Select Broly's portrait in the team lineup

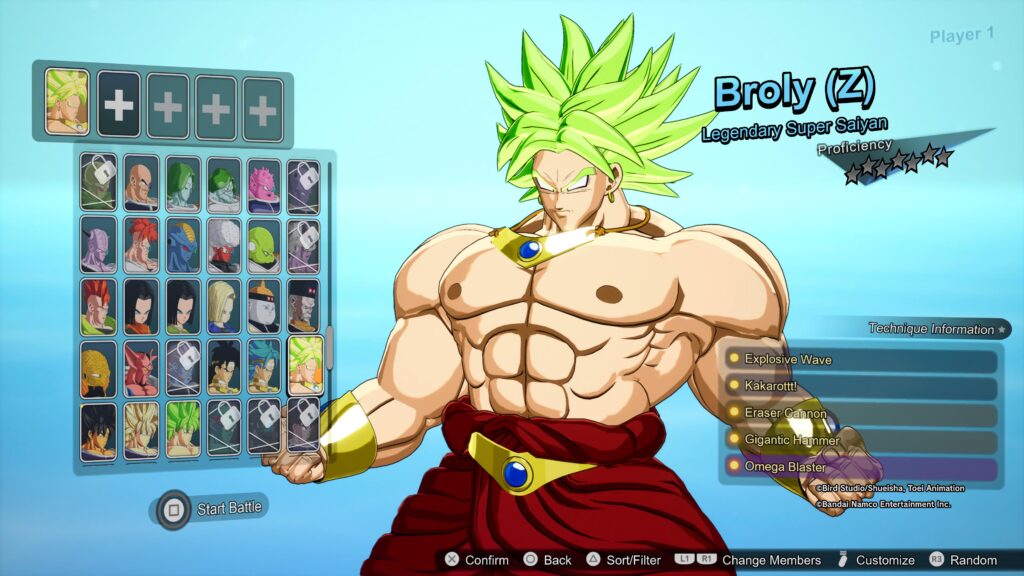tap(67, 102)
